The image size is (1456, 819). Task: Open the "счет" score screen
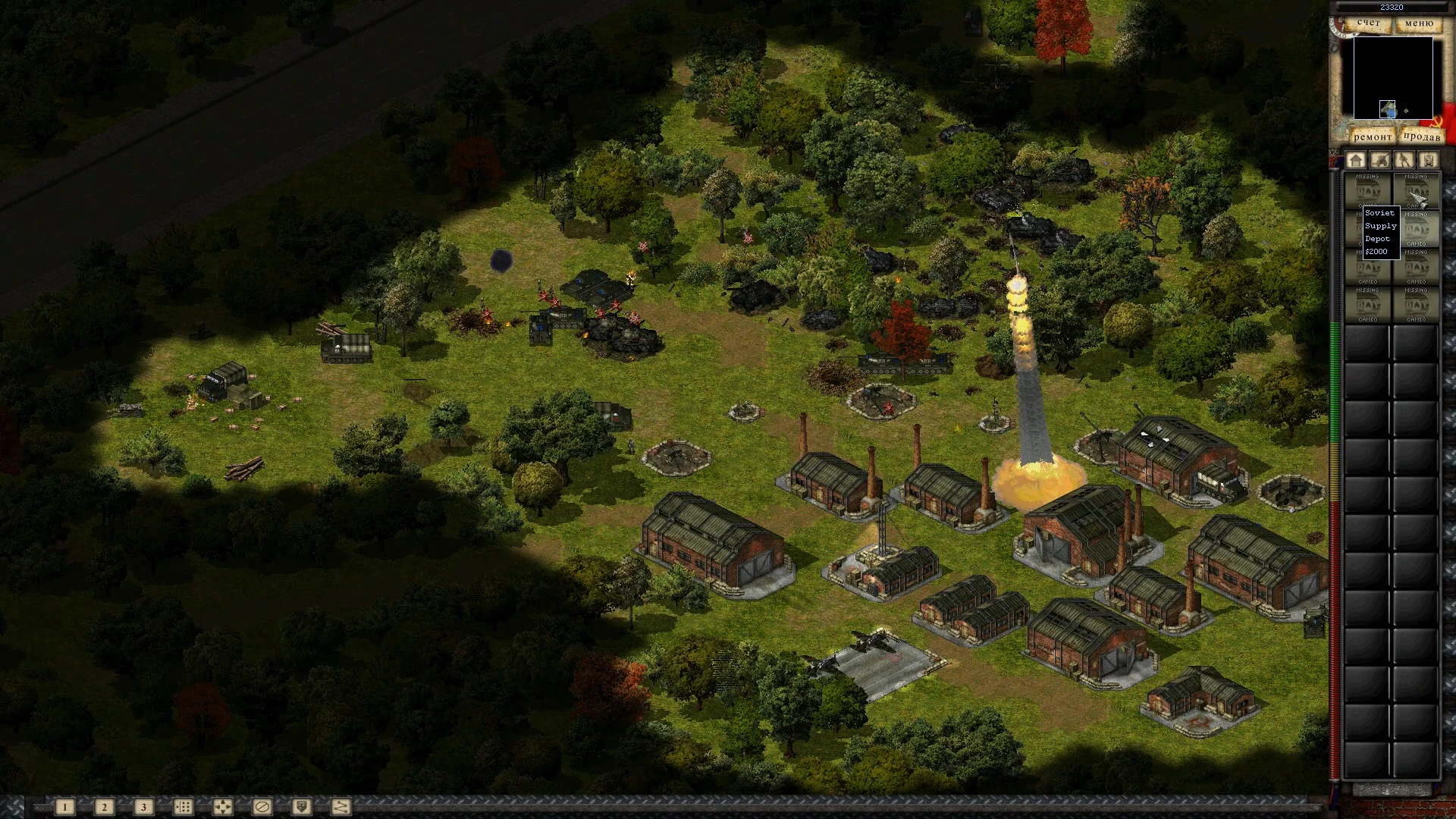click(1369, 24)
